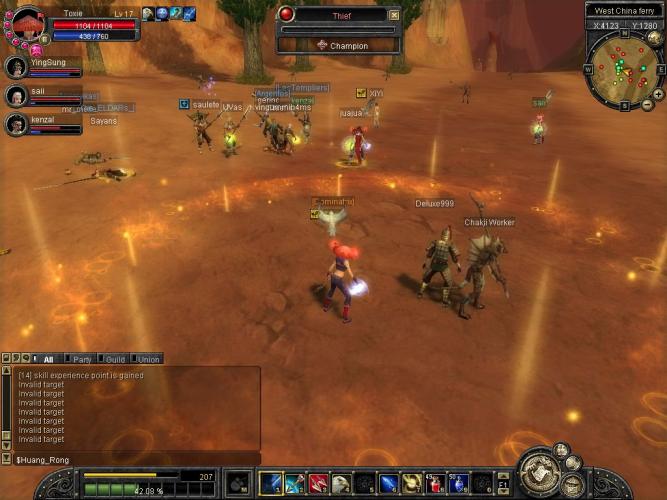Switch to the Party chat tab
This screenshot has height=500, width=667.
(82, 359)
